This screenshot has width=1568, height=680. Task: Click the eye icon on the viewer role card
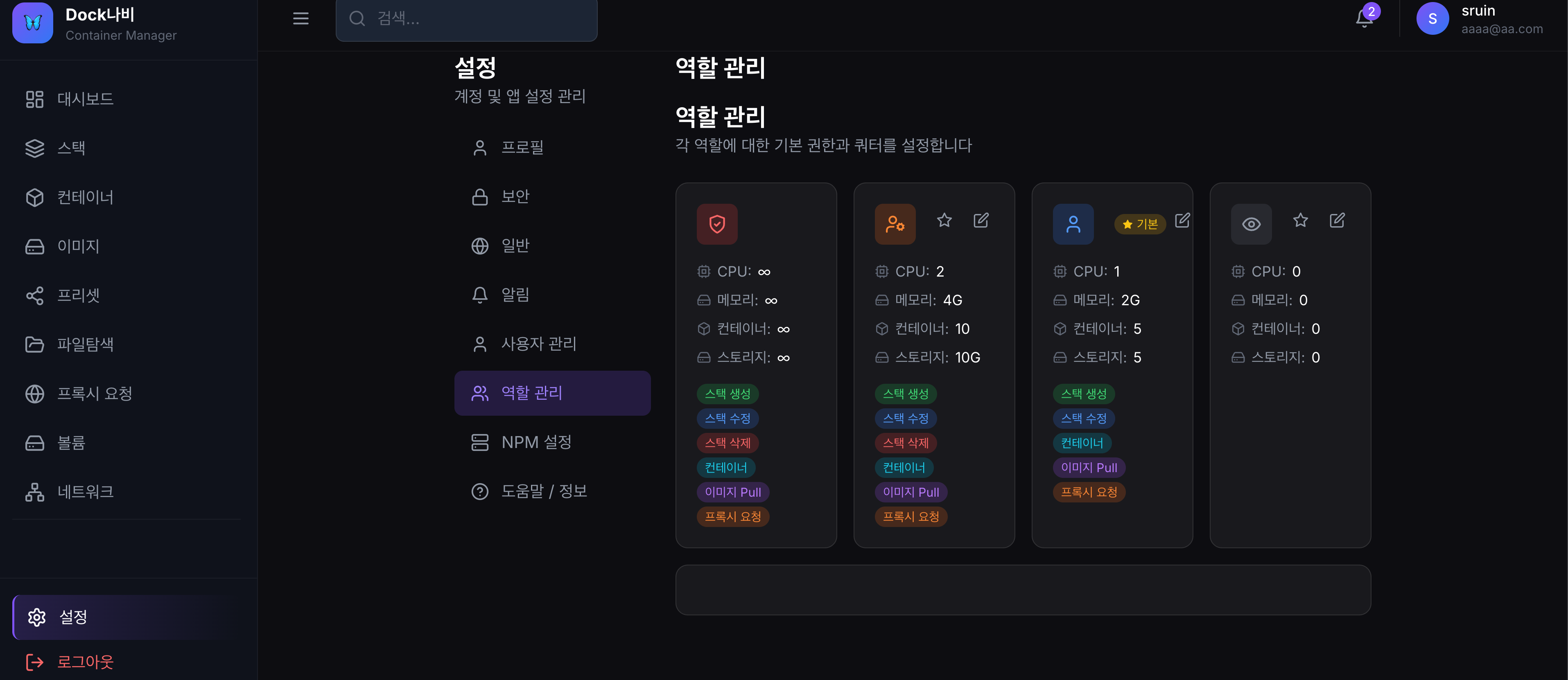(x=1251, y=224)
